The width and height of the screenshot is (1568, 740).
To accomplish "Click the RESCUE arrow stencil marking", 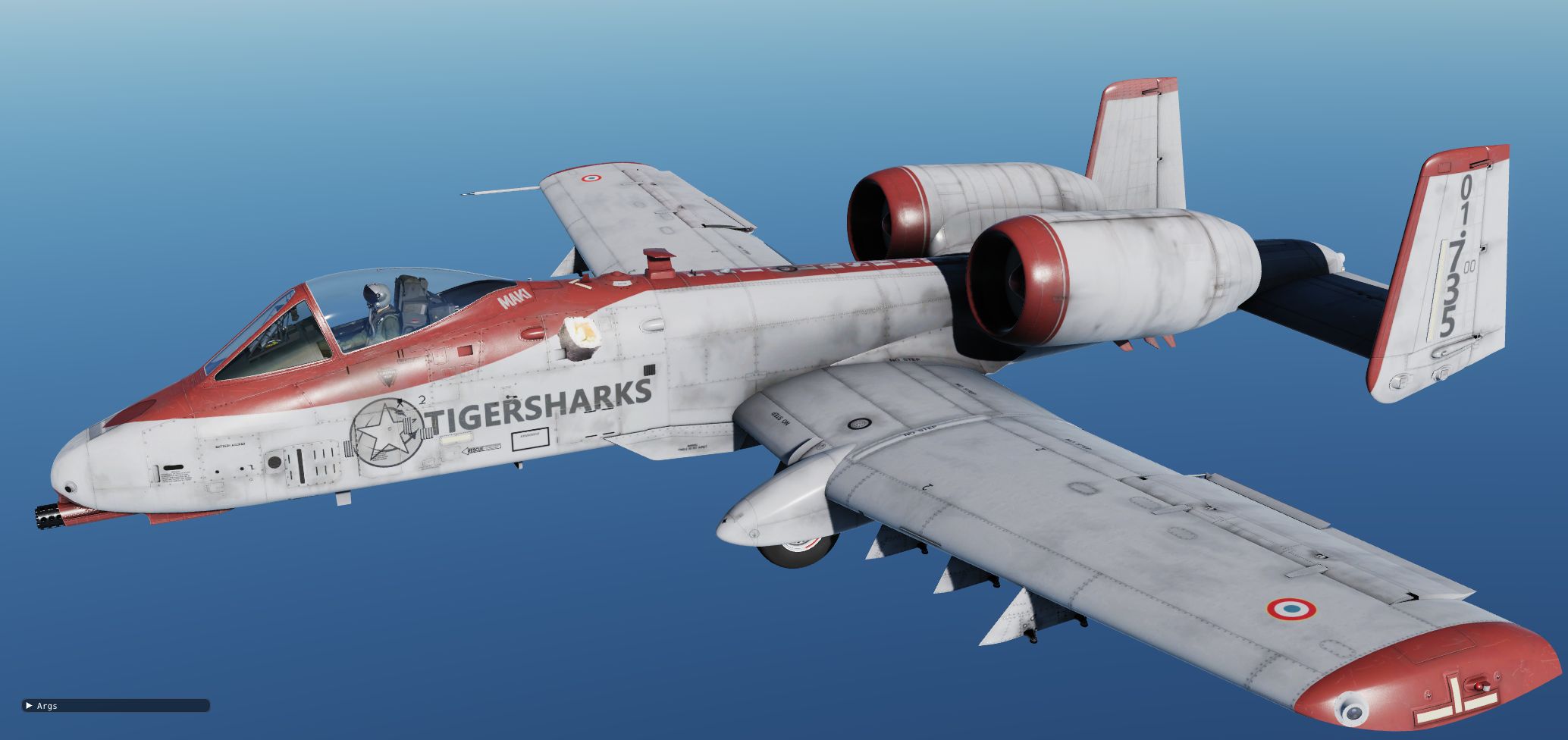I will tap(481, 449).
